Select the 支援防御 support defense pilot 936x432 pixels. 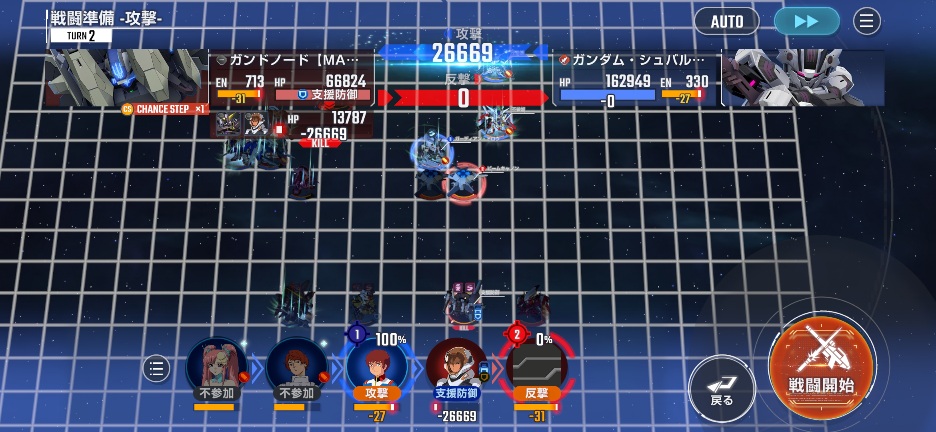[x=457, y=368]
